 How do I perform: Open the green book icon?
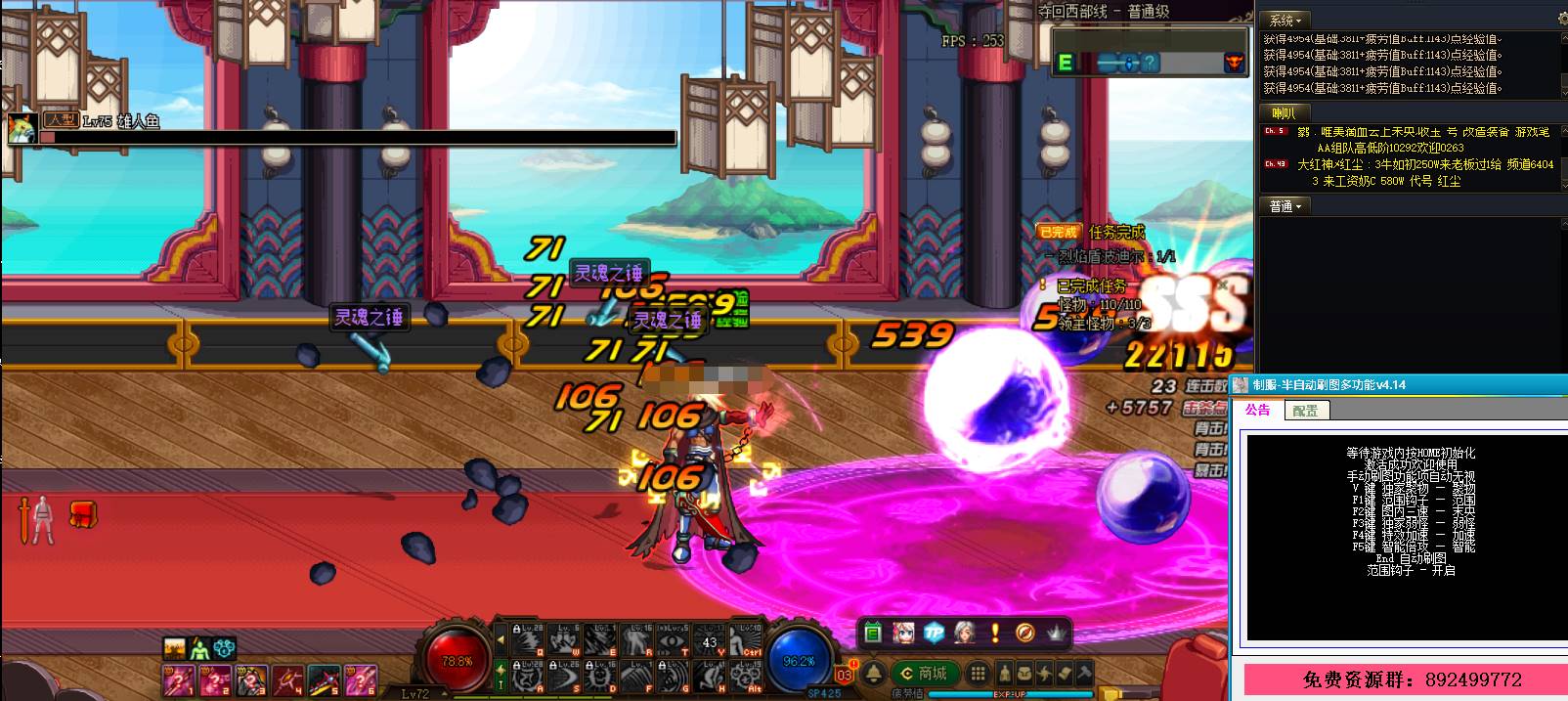click(873, 633)
